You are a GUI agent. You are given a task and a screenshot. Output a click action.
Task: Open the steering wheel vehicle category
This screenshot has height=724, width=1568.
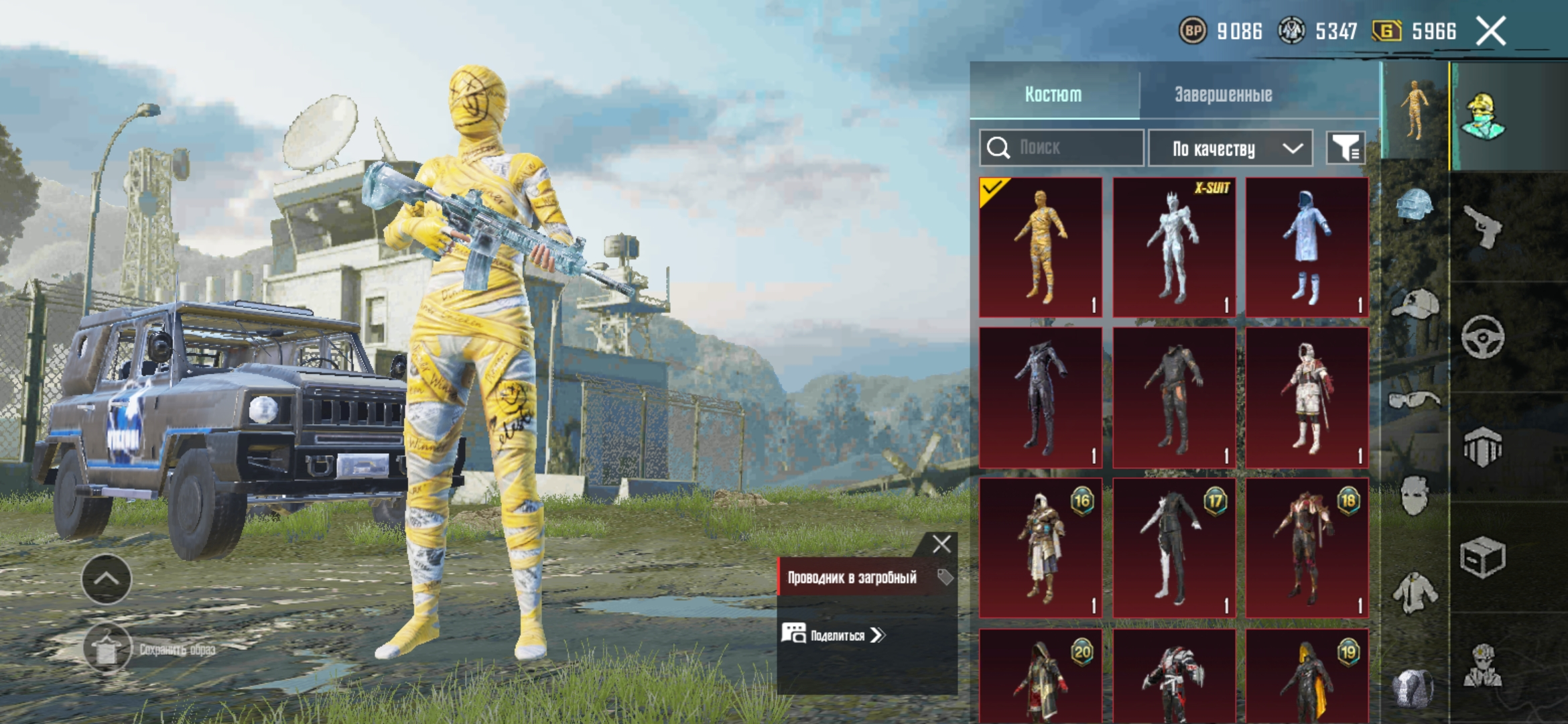pos(1482,337)
